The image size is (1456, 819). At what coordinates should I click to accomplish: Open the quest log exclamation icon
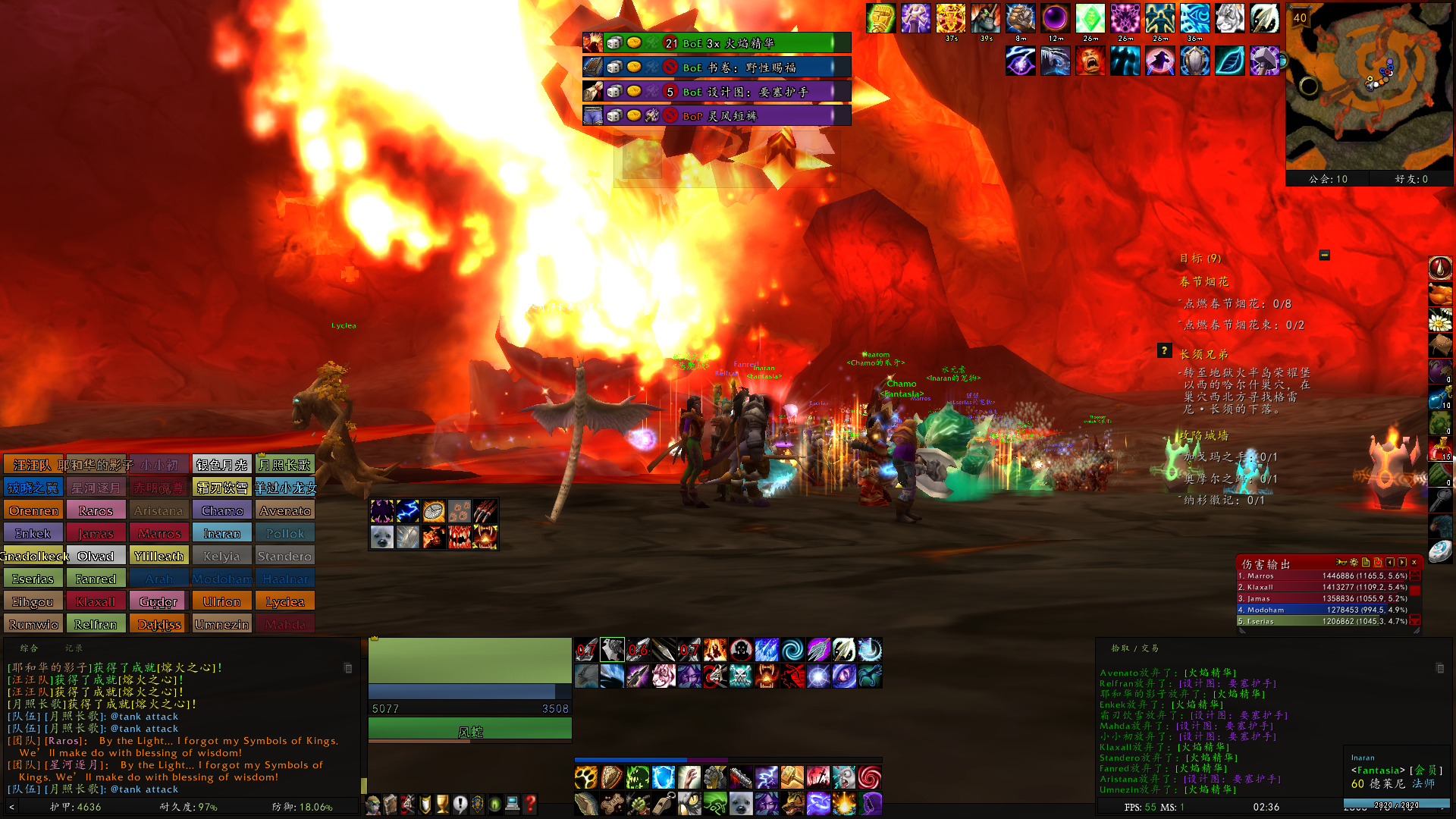460,805
